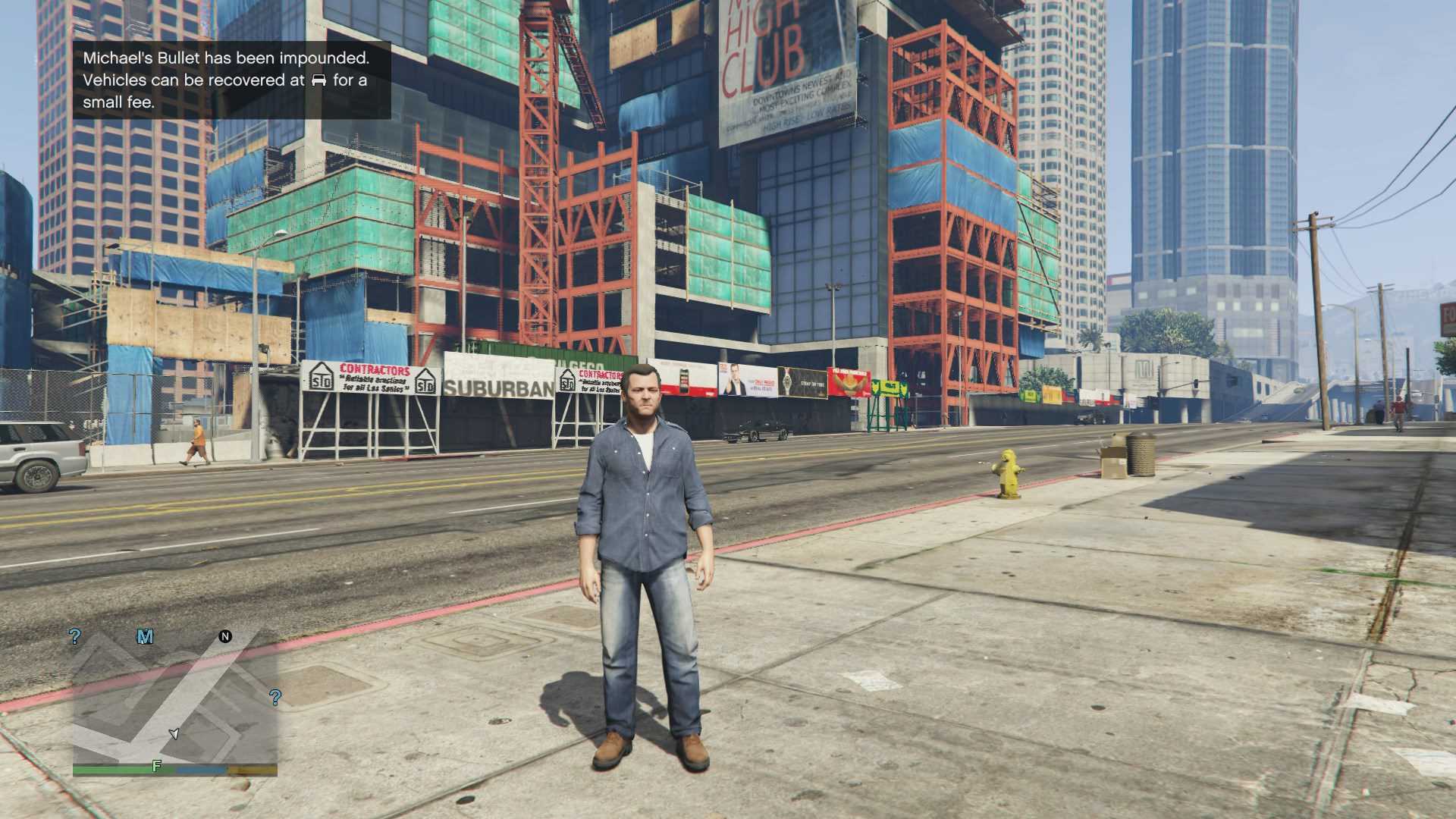Click the north N compass indicator
Viewport: 1456px width, 819px height.
tap(225, 636)
